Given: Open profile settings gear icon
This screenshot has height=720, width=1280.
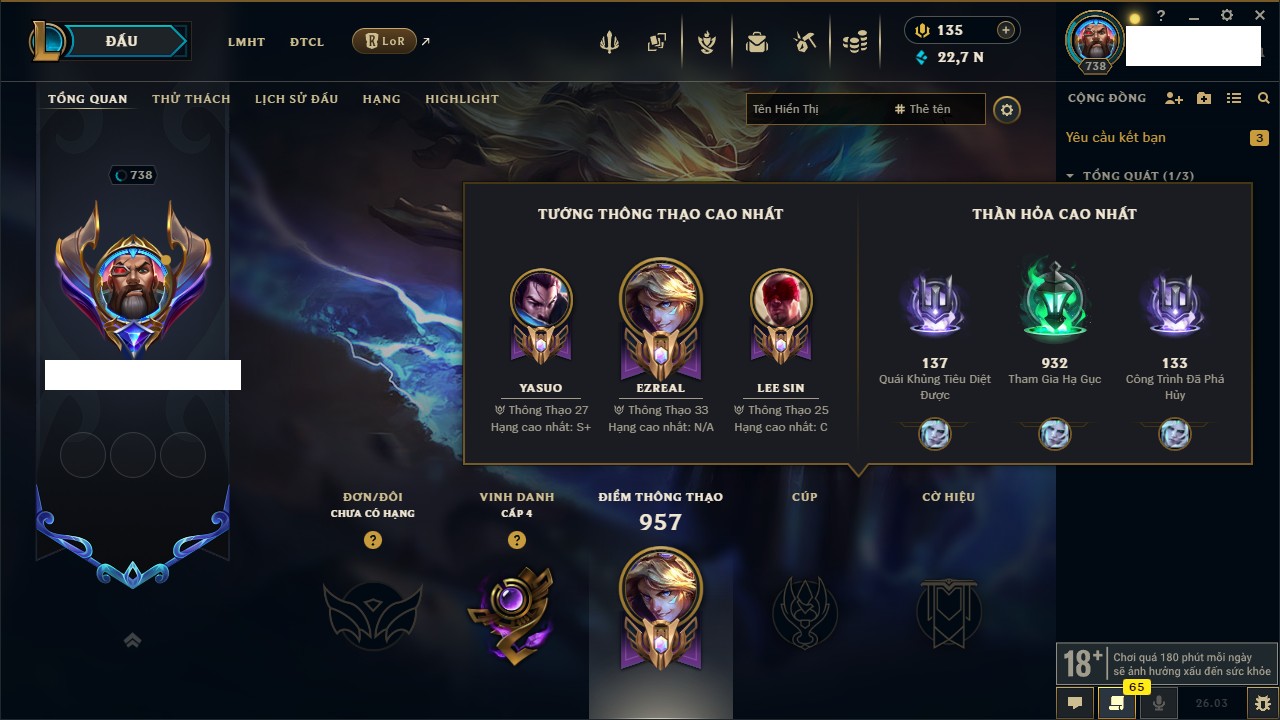Looking at the screenshot, I should [x=1007, y=109].
